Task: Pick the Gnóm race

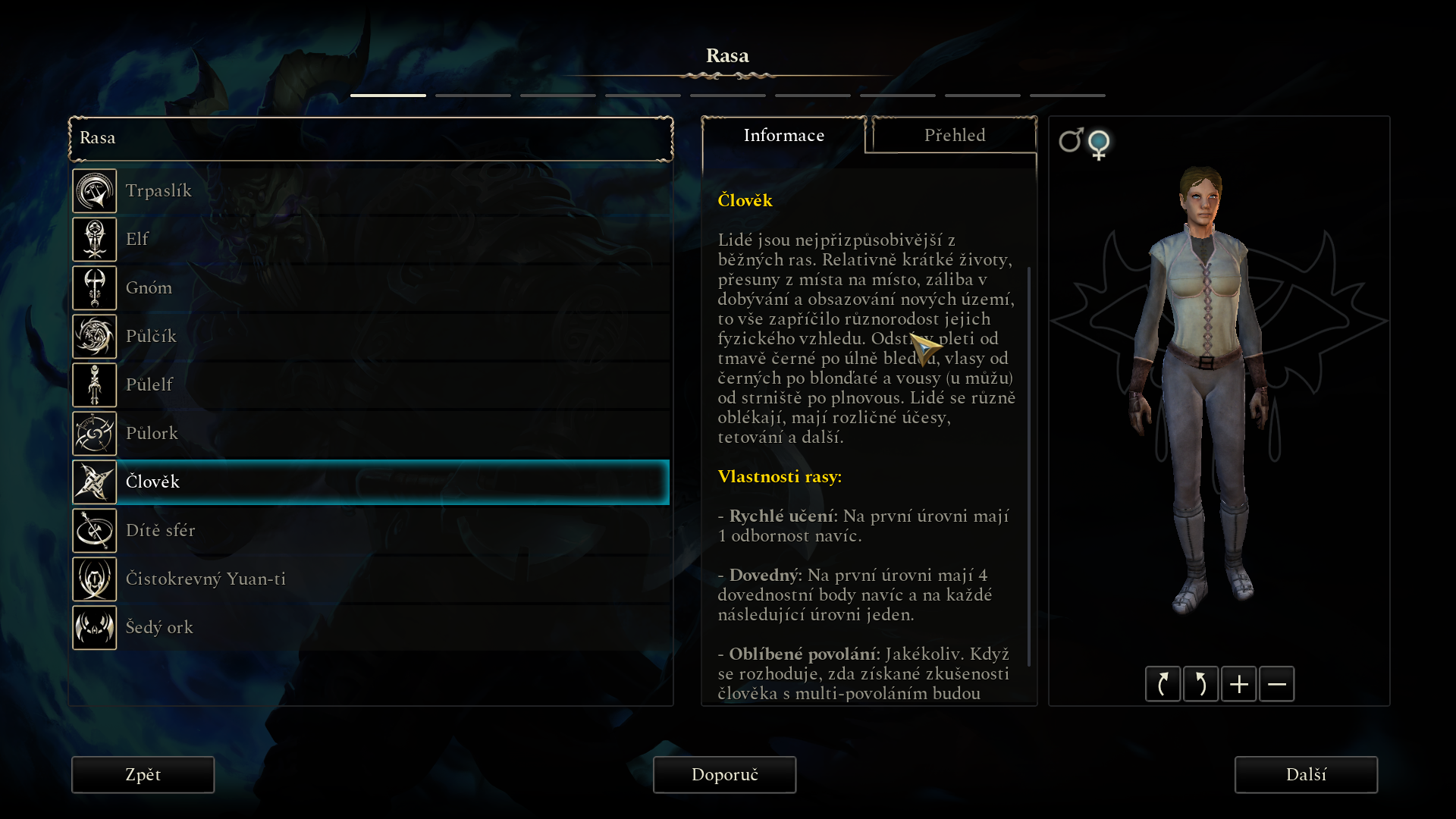Action: coord(370,288)
